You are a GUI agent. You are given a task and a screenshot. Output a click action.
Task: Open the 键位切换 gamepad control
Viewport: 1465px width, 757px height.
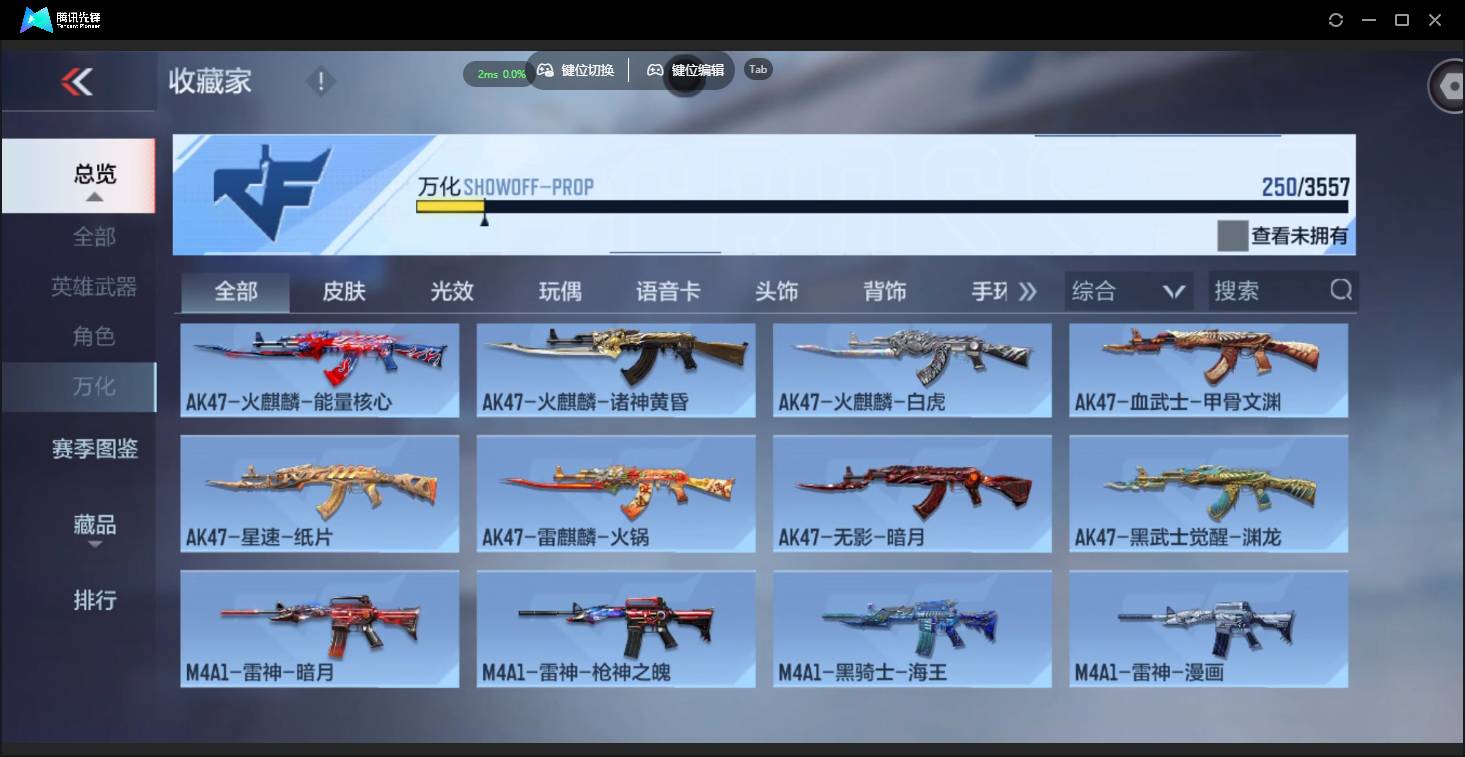(x=575, y=70)
